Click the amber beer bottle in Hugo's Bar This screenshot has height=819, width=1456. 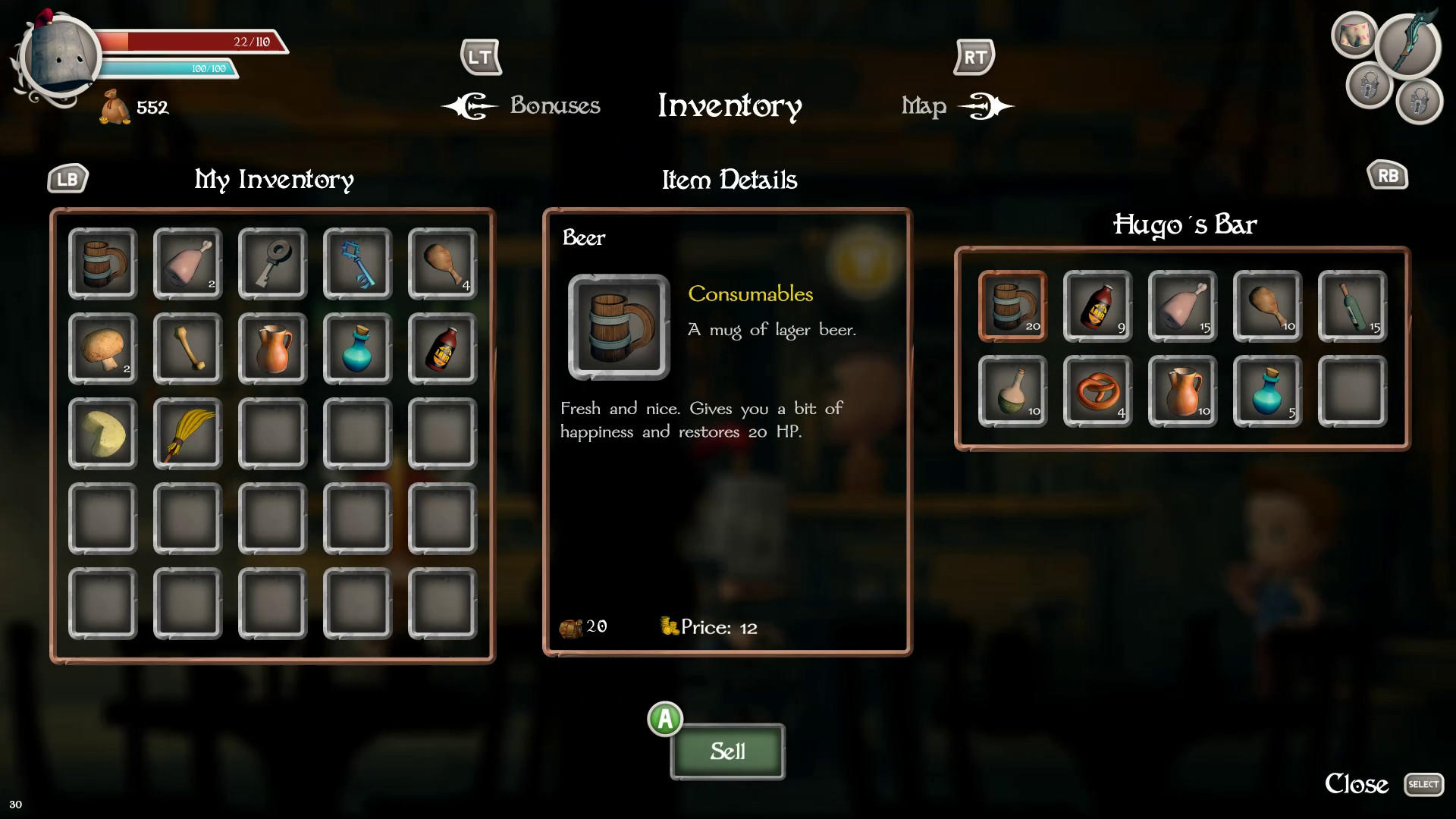(x=1097, y=306)
